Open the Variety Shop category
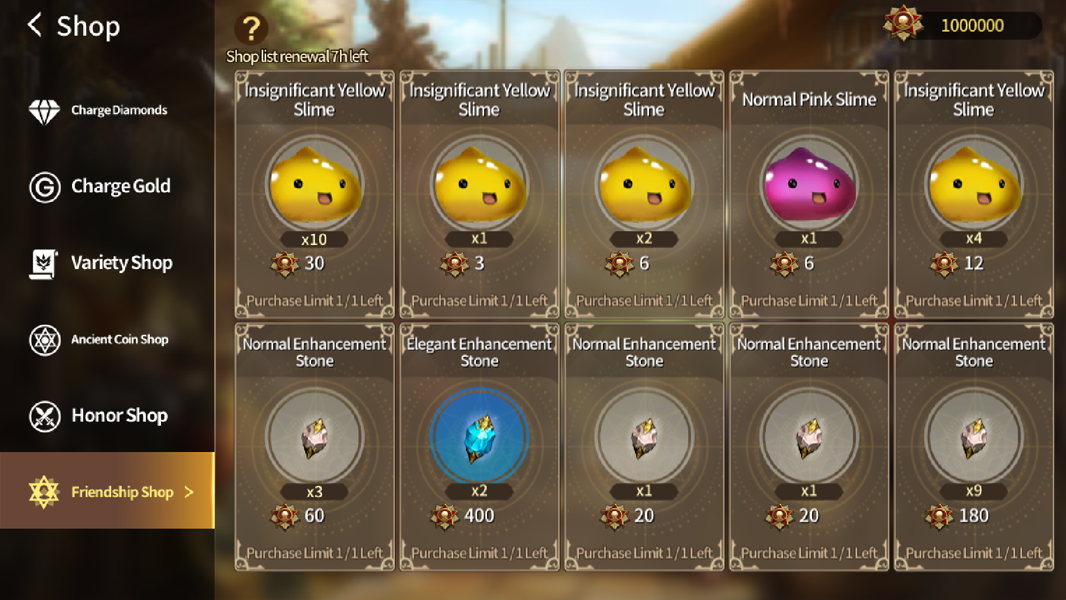Screen dimensions: 1066x600 pyautogui.click(x=107, y=263)
